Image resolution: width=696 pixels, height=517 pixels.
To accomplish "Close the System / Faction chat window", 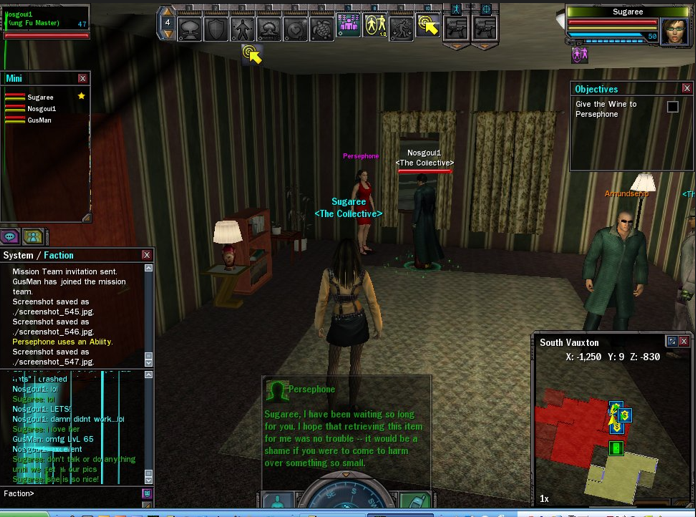I will (146, 255).
